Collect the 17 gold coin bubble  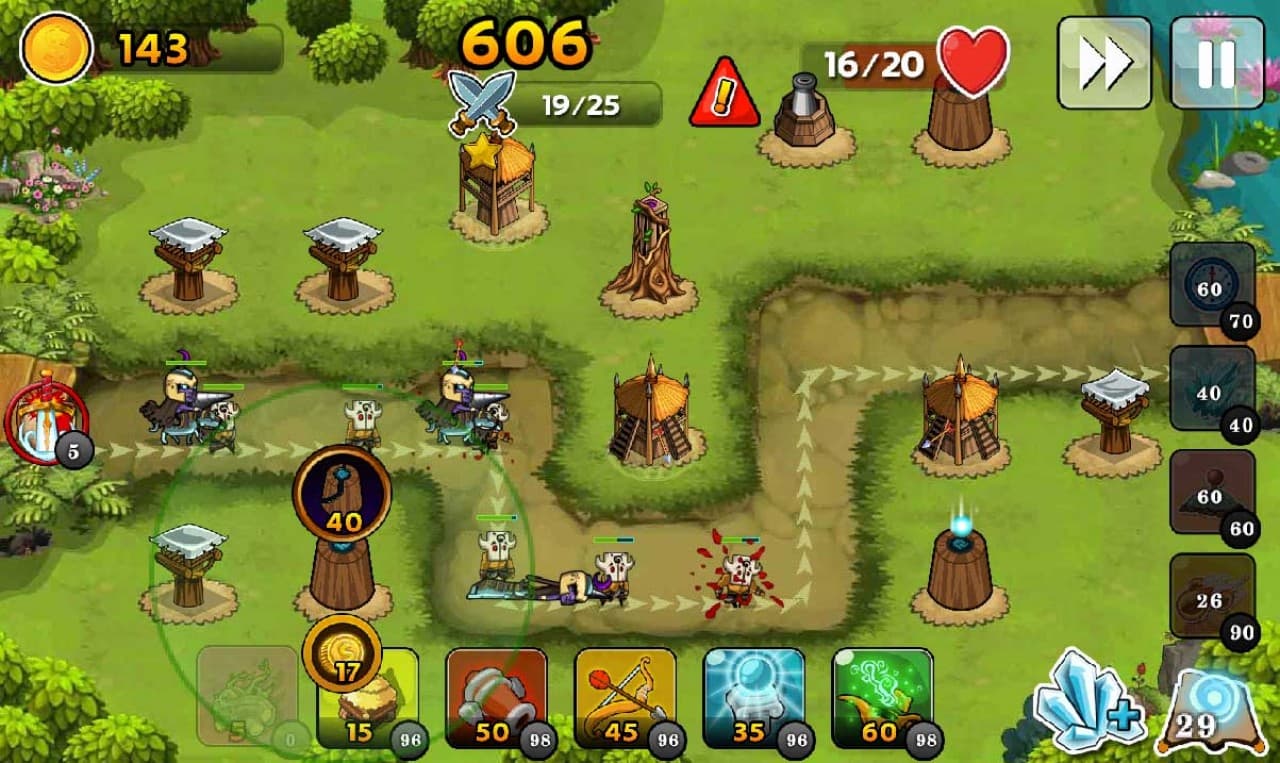(343, 654)
